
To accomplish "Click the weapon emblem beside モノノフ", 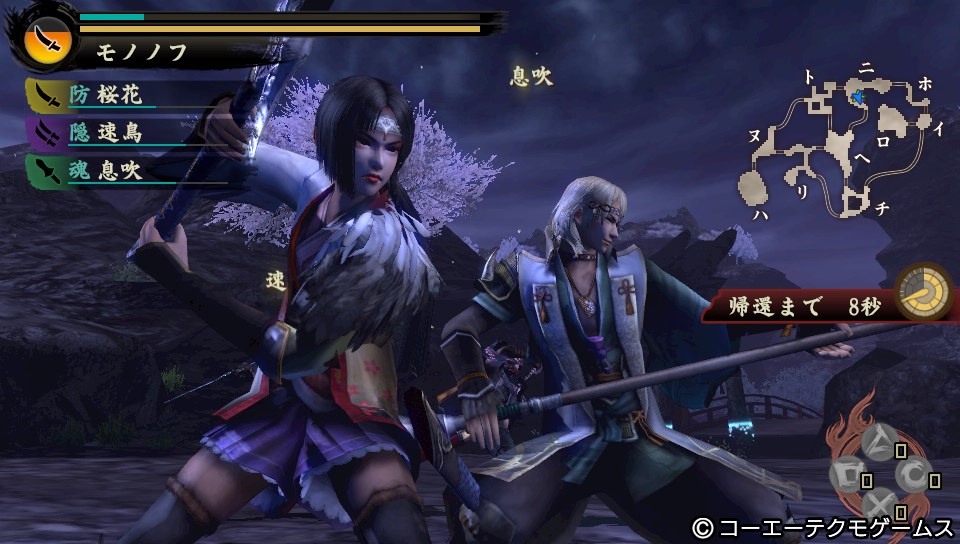I will point(46,40).
